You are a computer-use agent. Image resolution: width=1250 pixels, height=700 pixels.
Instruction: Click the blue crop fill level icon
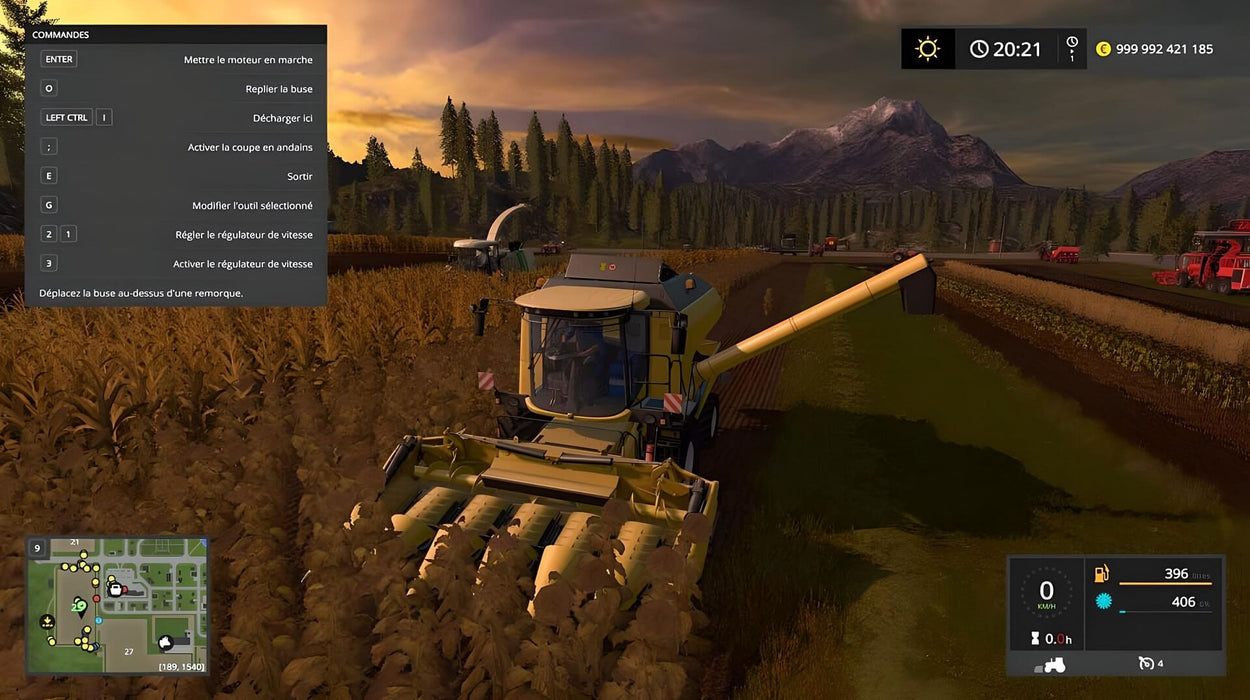click(1102, 602)
